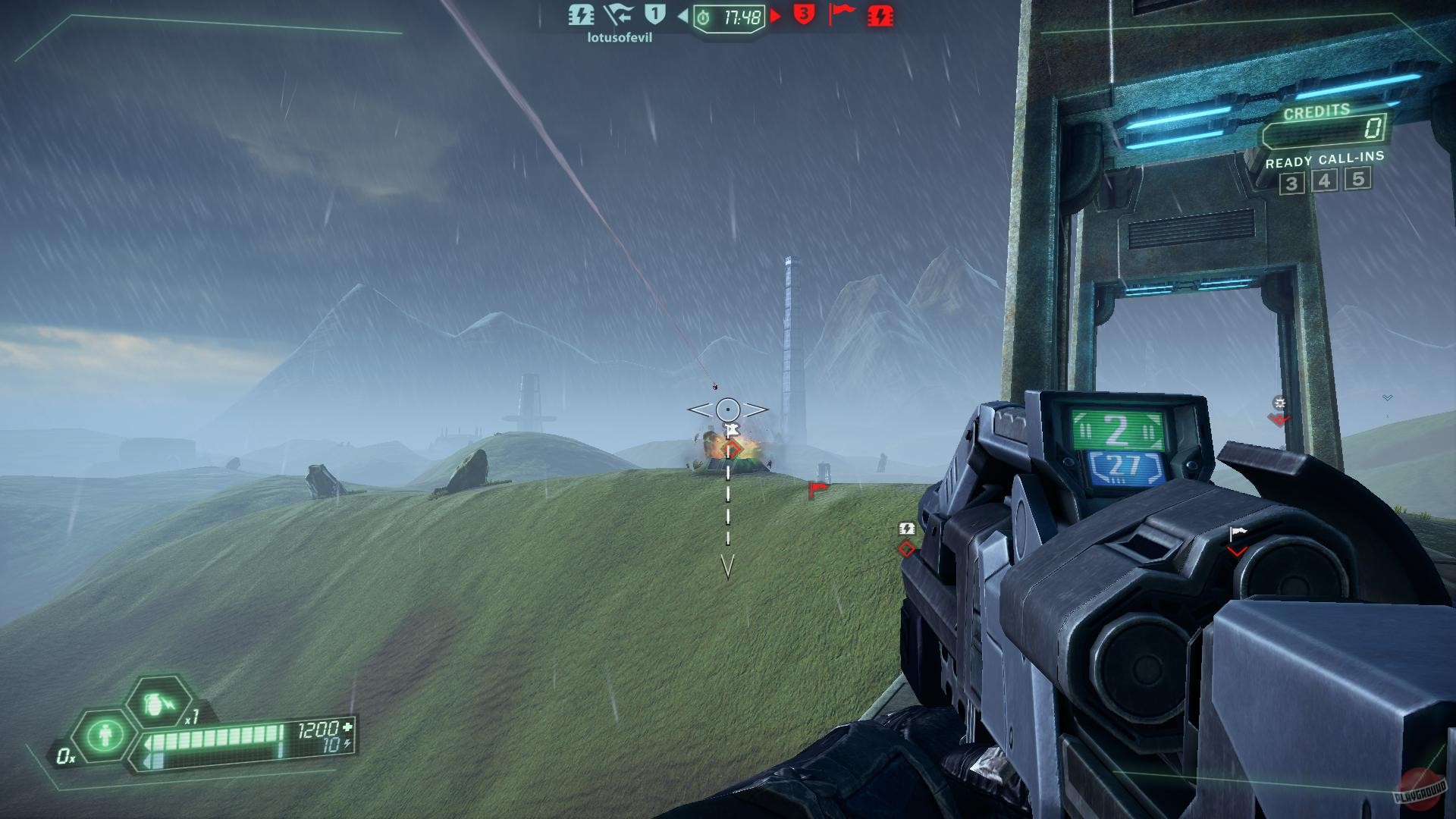Toggle Ready Call-In slot 4

(x=1324, y=182)
